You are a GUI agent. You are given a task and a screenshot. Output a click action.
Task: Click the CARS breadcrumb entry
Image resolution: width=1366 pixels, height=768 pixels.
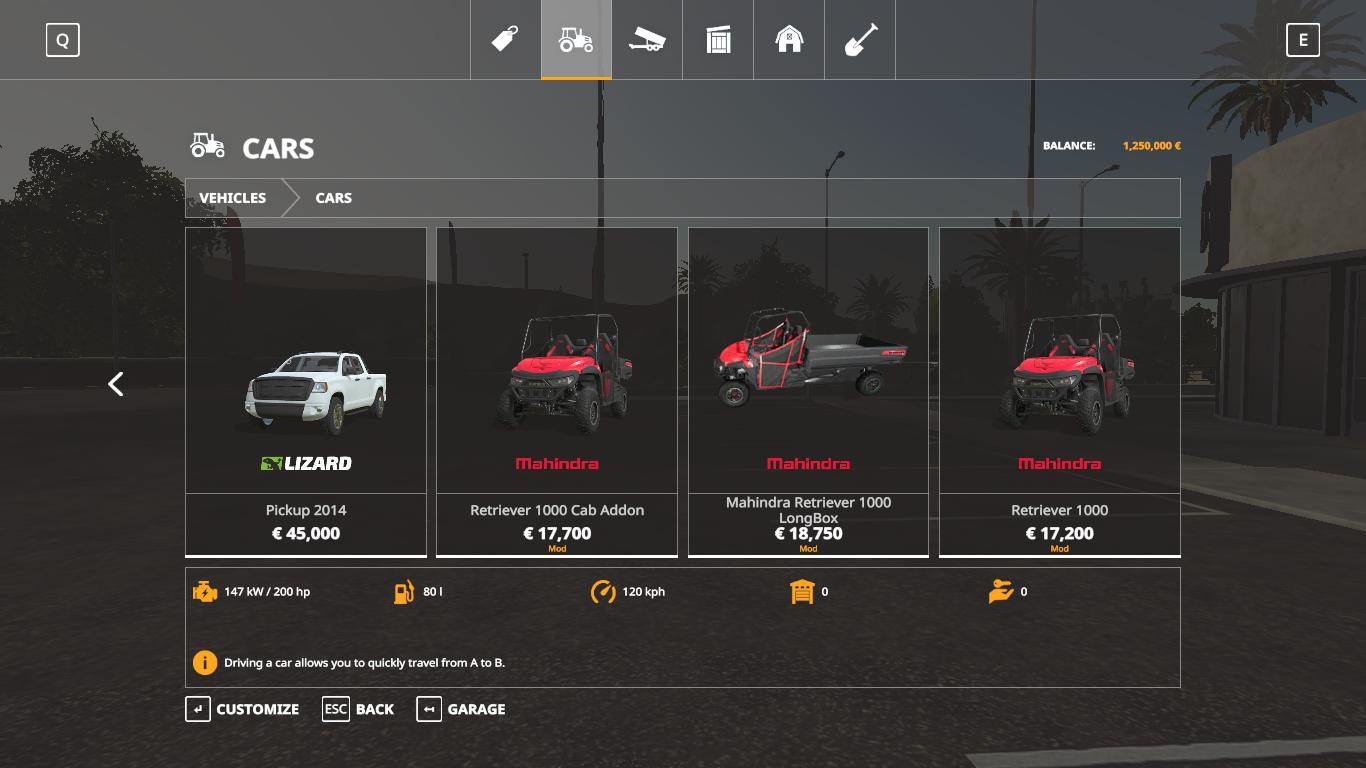click(x=333, y=198)
